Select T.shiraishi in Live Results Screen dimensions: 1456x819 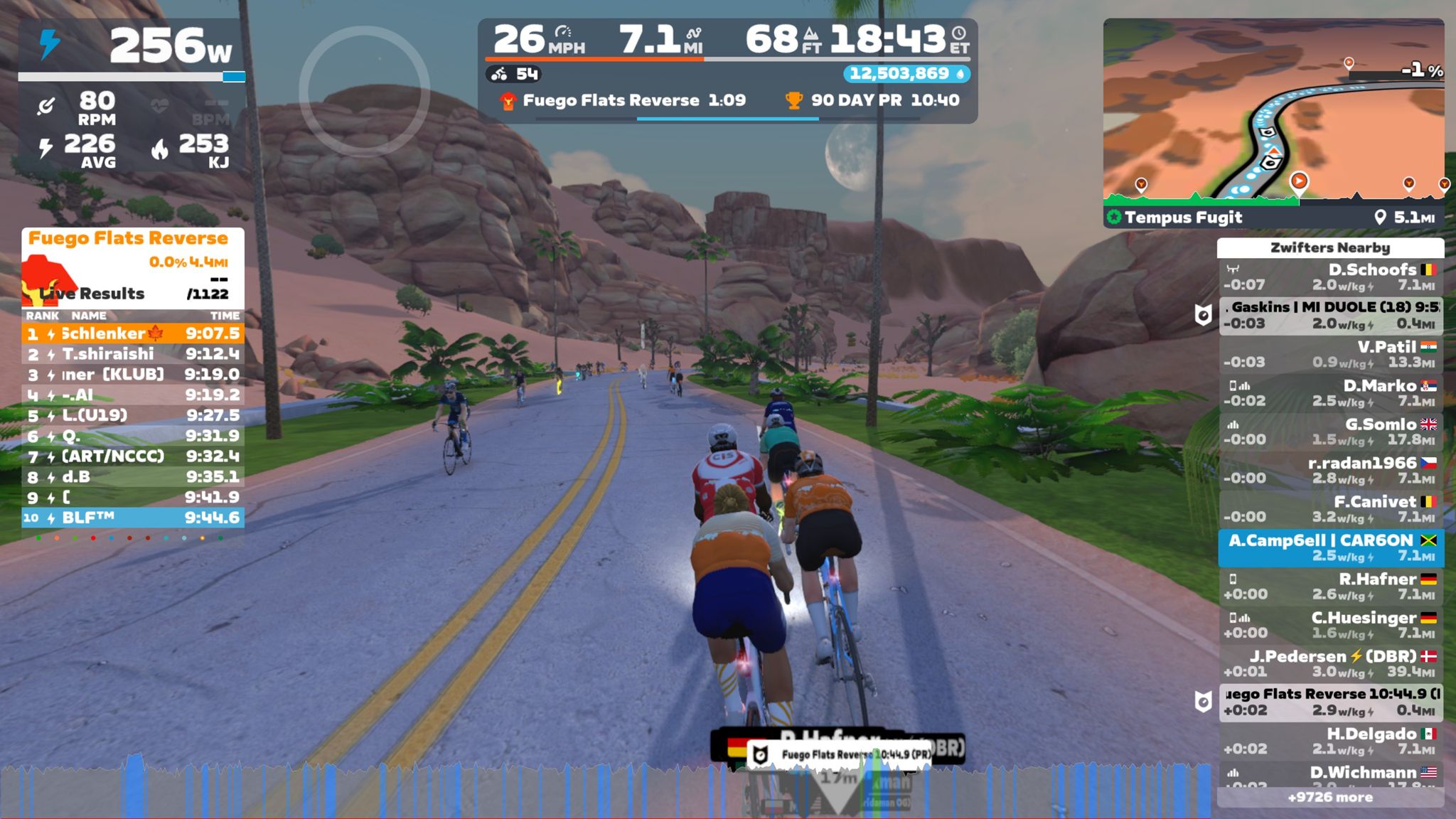point(133,354)
